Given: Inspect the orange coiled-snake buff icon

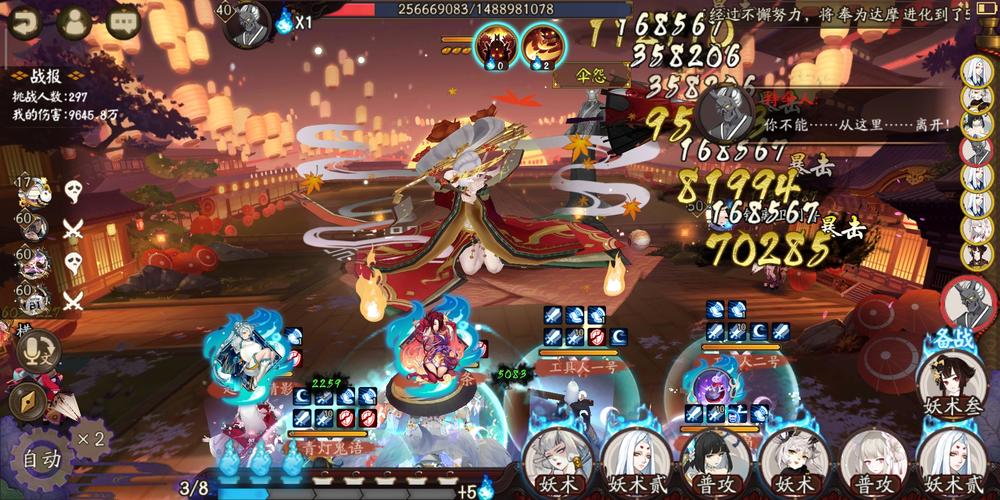Looking at the screenshot, I should click(x=543, y=45).
